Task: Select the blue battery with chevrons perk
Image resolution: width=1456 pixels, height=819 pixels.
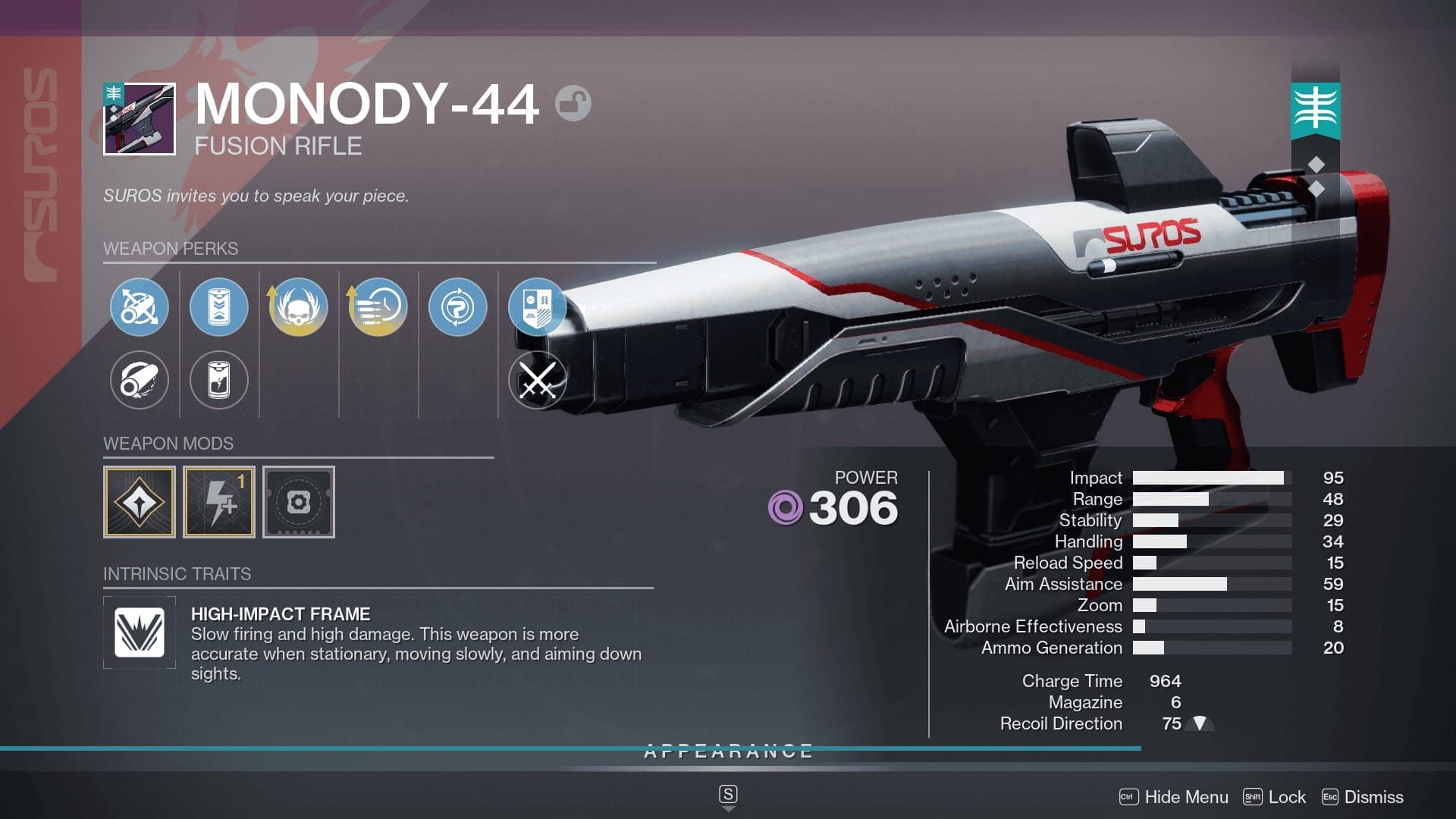Action: point(218,307)
